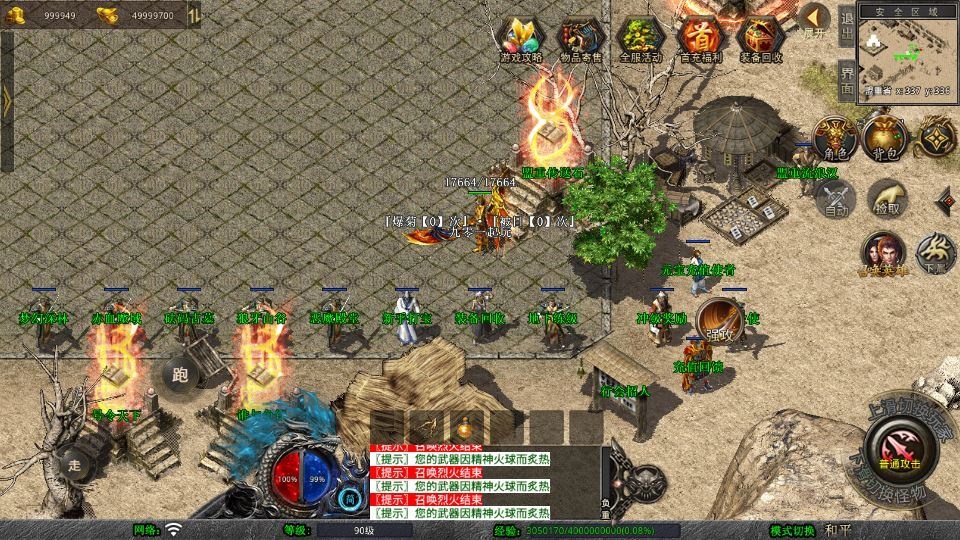Screen dimensions: 960x540
Task: Open the 装备回收 equipment recycling icon
Action: pyautogui.click(x=761, y=39)
